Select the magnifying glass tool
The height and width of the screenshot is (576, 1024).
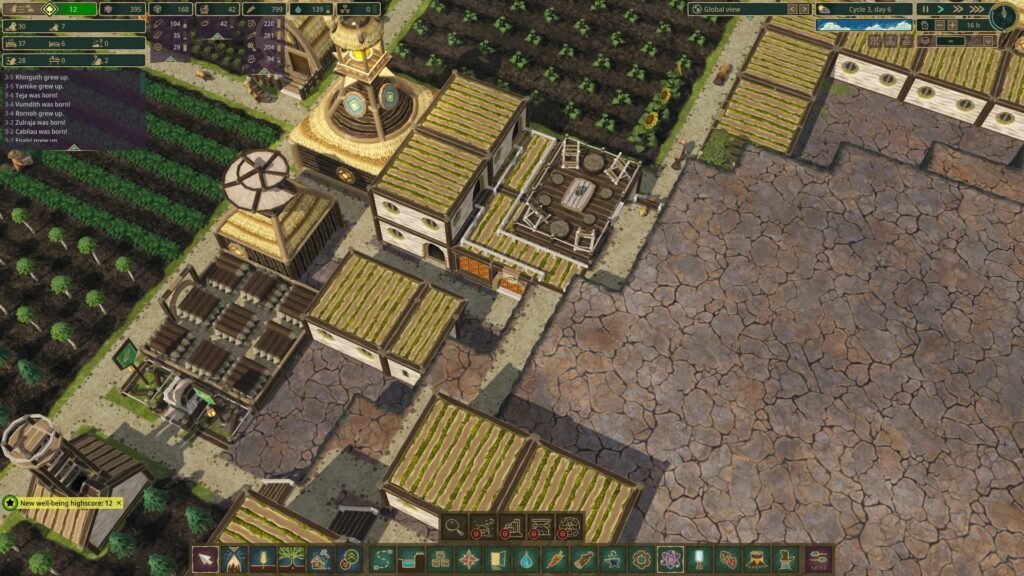[455, 526]
